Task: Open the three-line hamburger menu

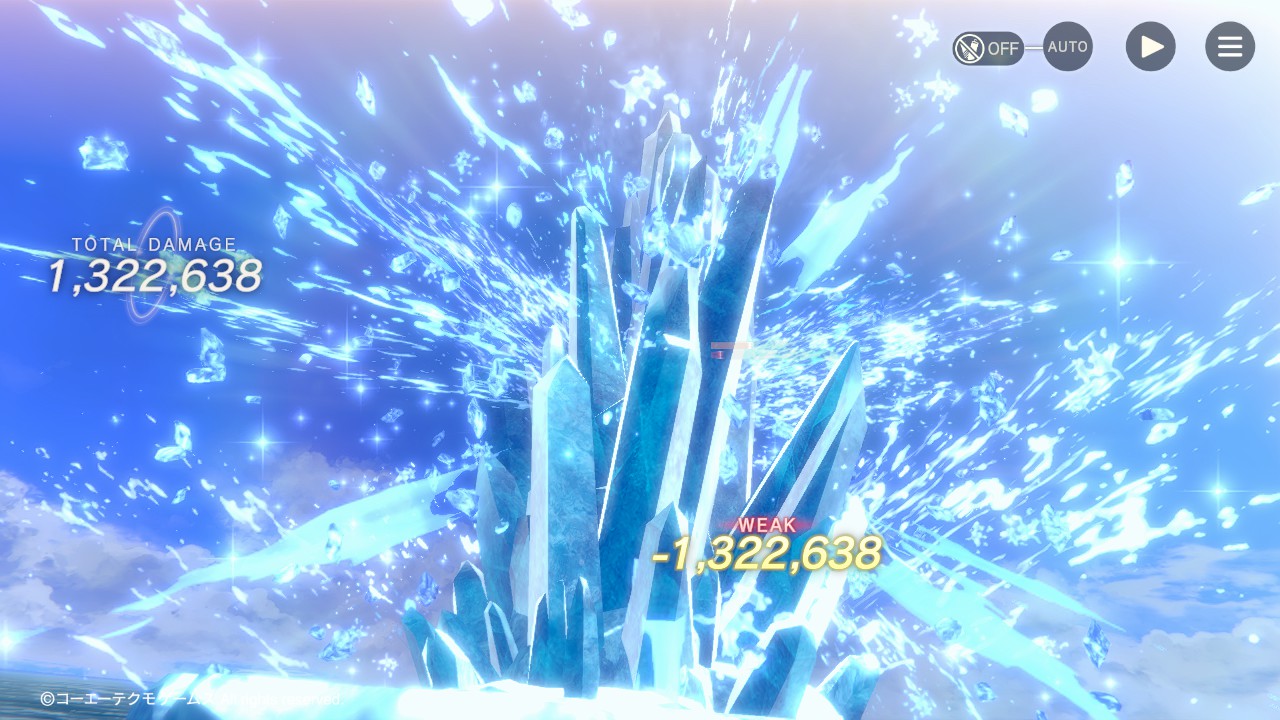Action: tap(1230, 47)
